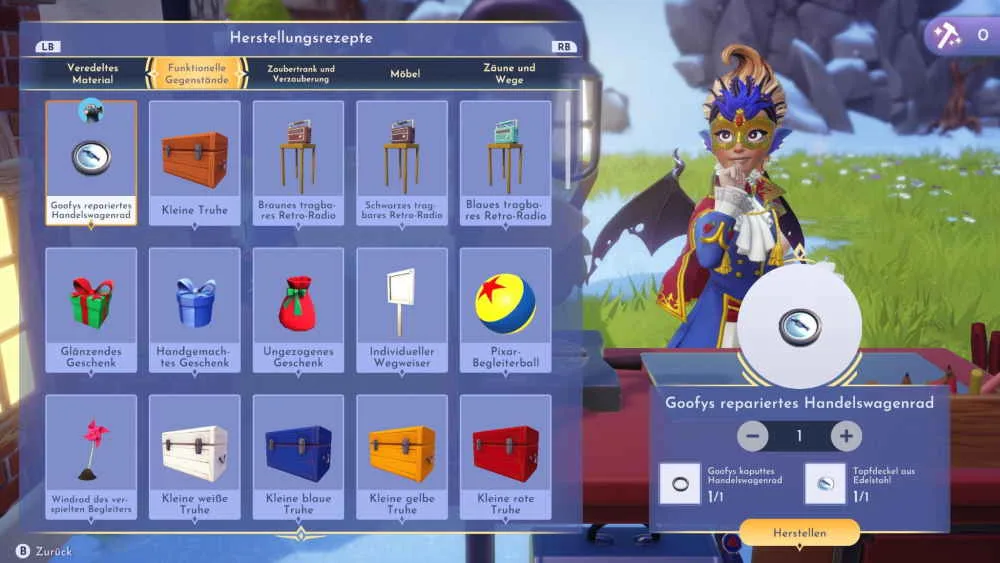Switch to the Veredeltes Material tab

point(93,74)
